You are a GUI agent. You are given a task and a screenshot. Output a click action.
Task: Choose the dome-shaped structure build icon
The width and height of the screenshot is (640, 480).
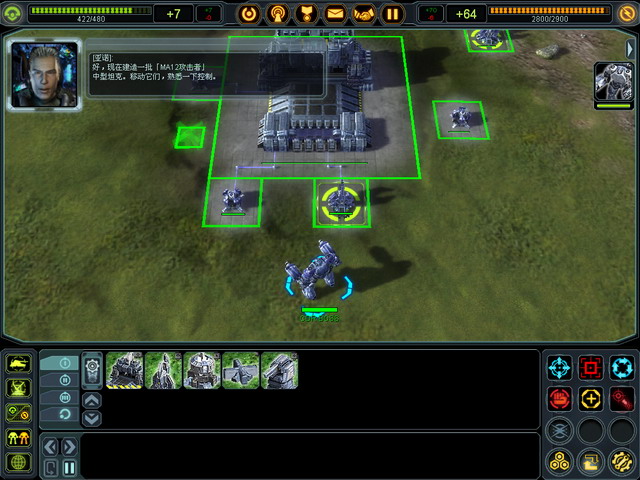tap(202, 370)
